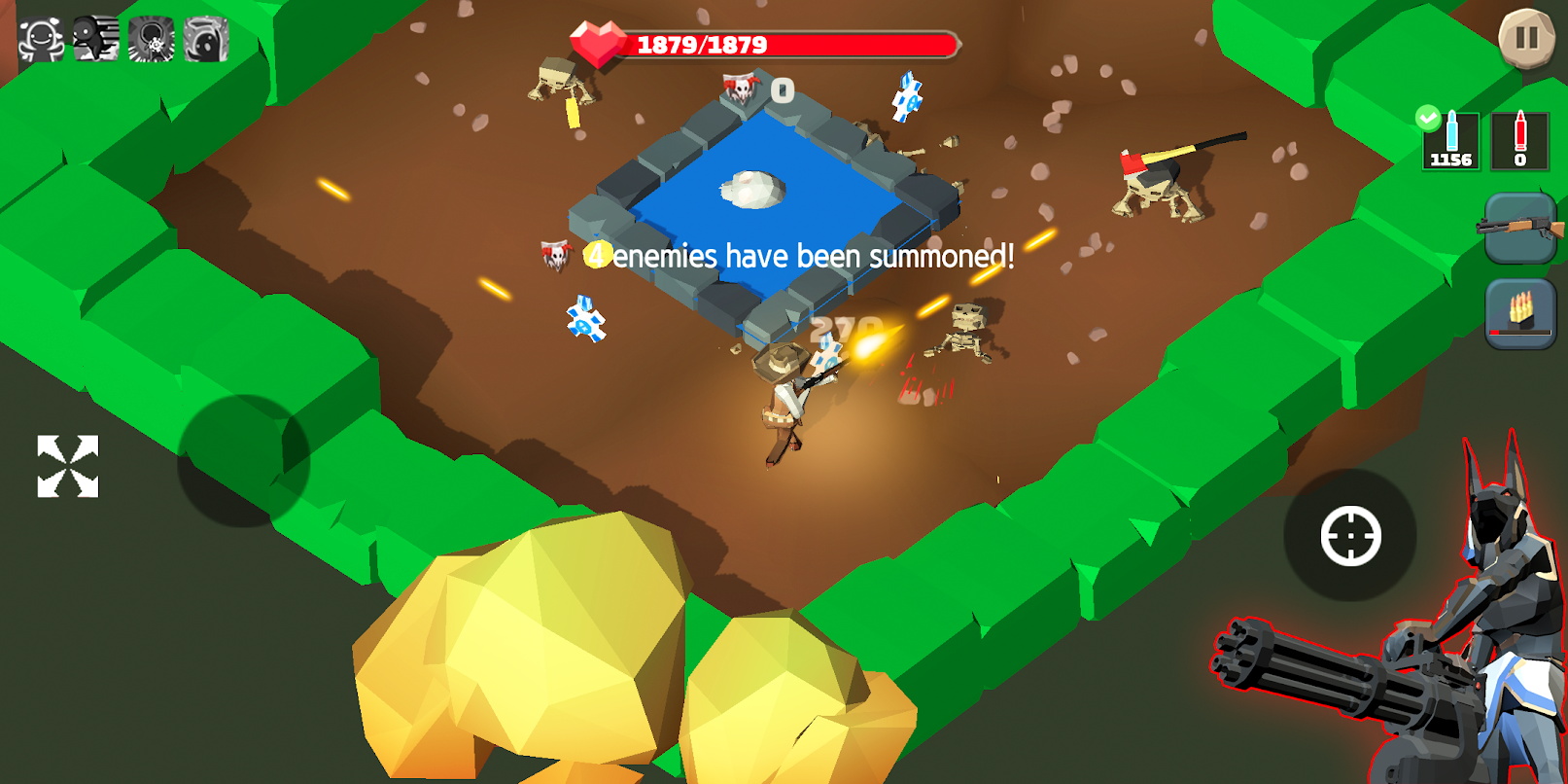1568x784 pixels.
Task: Pause the game with the pause button
Action: click(1526, 38)
